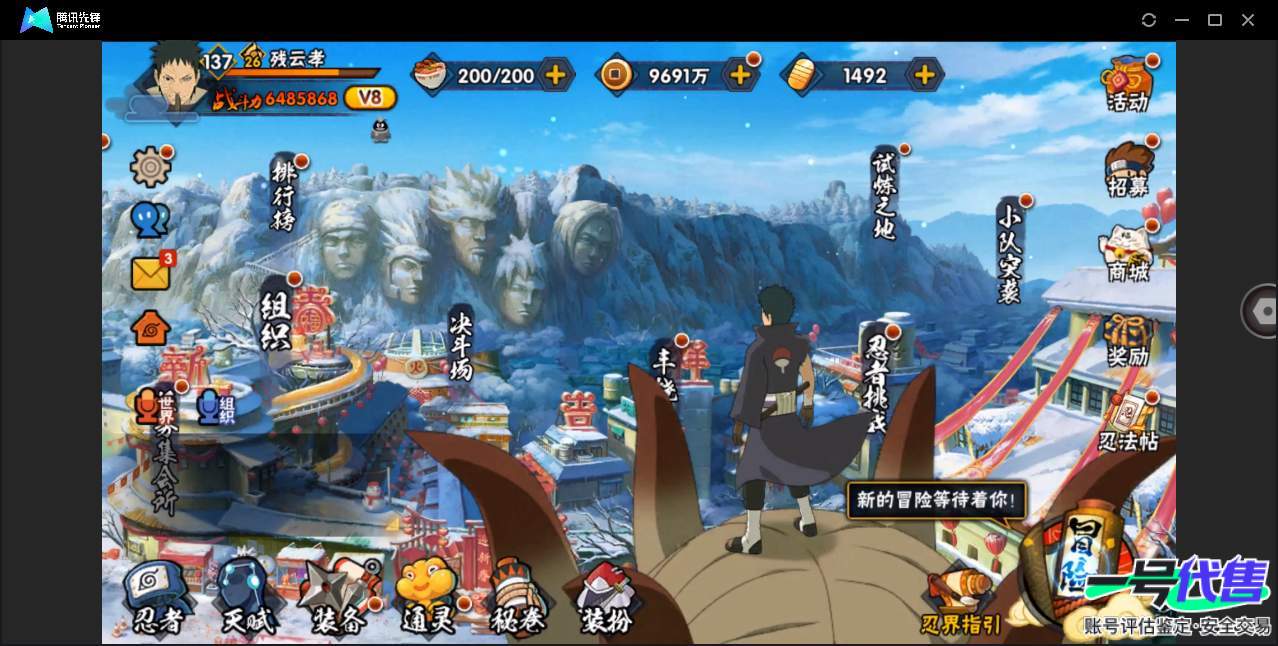The height and width of the screenshot is (646, 1278).
Task: Open the 秘卷 scroll menu
Action: pyautogui.click(x=517, y=597)
